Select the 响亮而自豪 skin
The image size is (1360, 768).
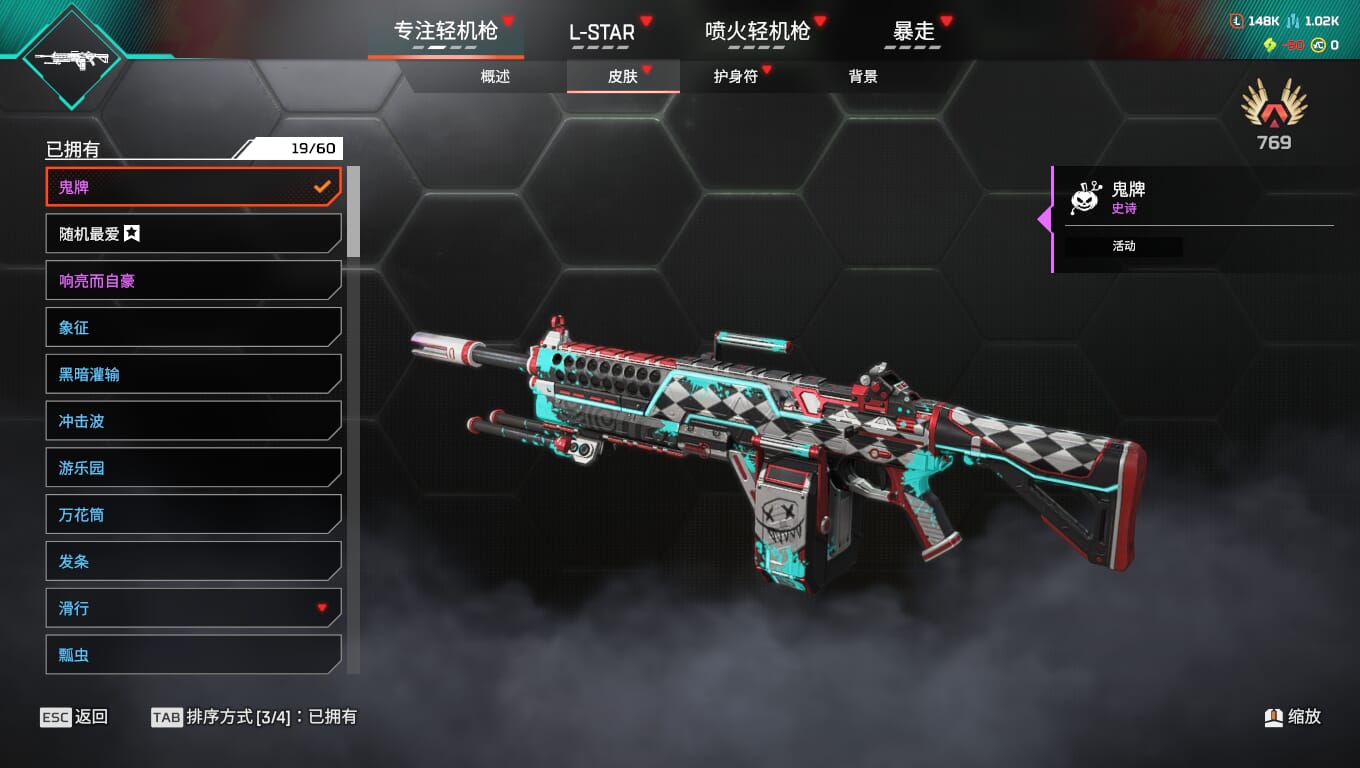[194, 281]
